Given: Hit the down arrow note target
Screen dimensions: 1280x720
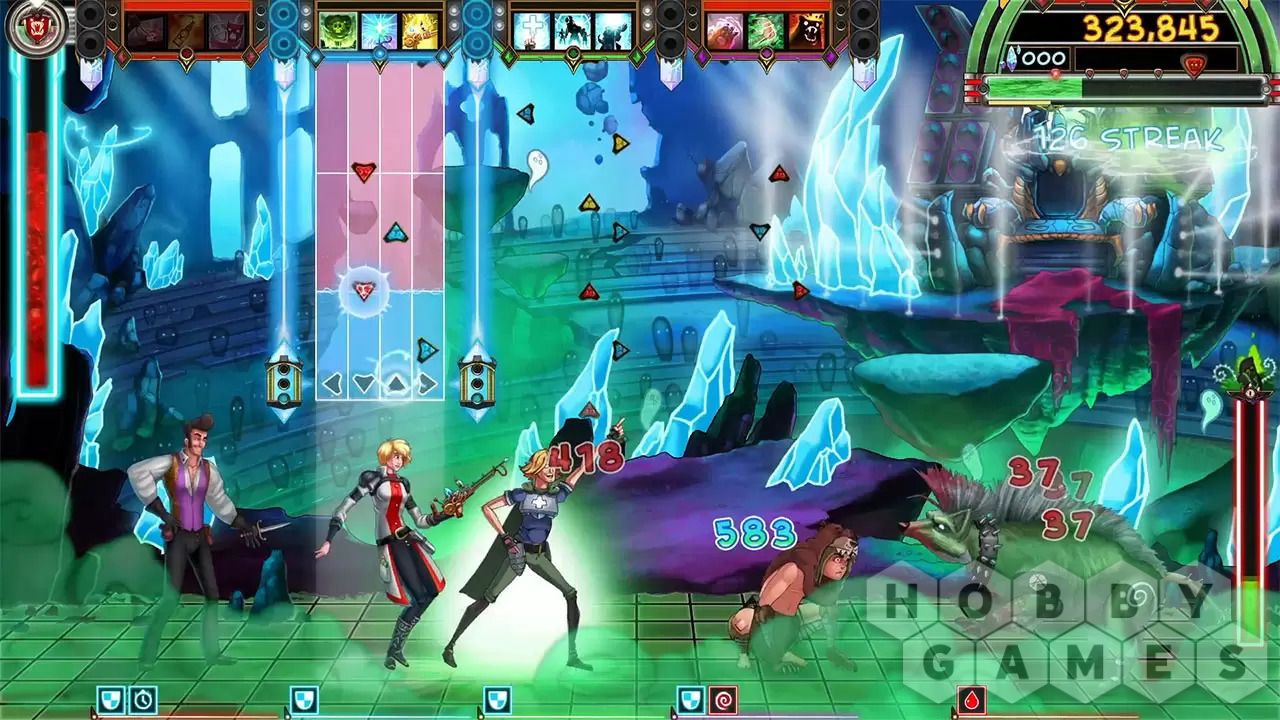Looking at the screenshot, I should pyautogui.click(x=364, y=383).
